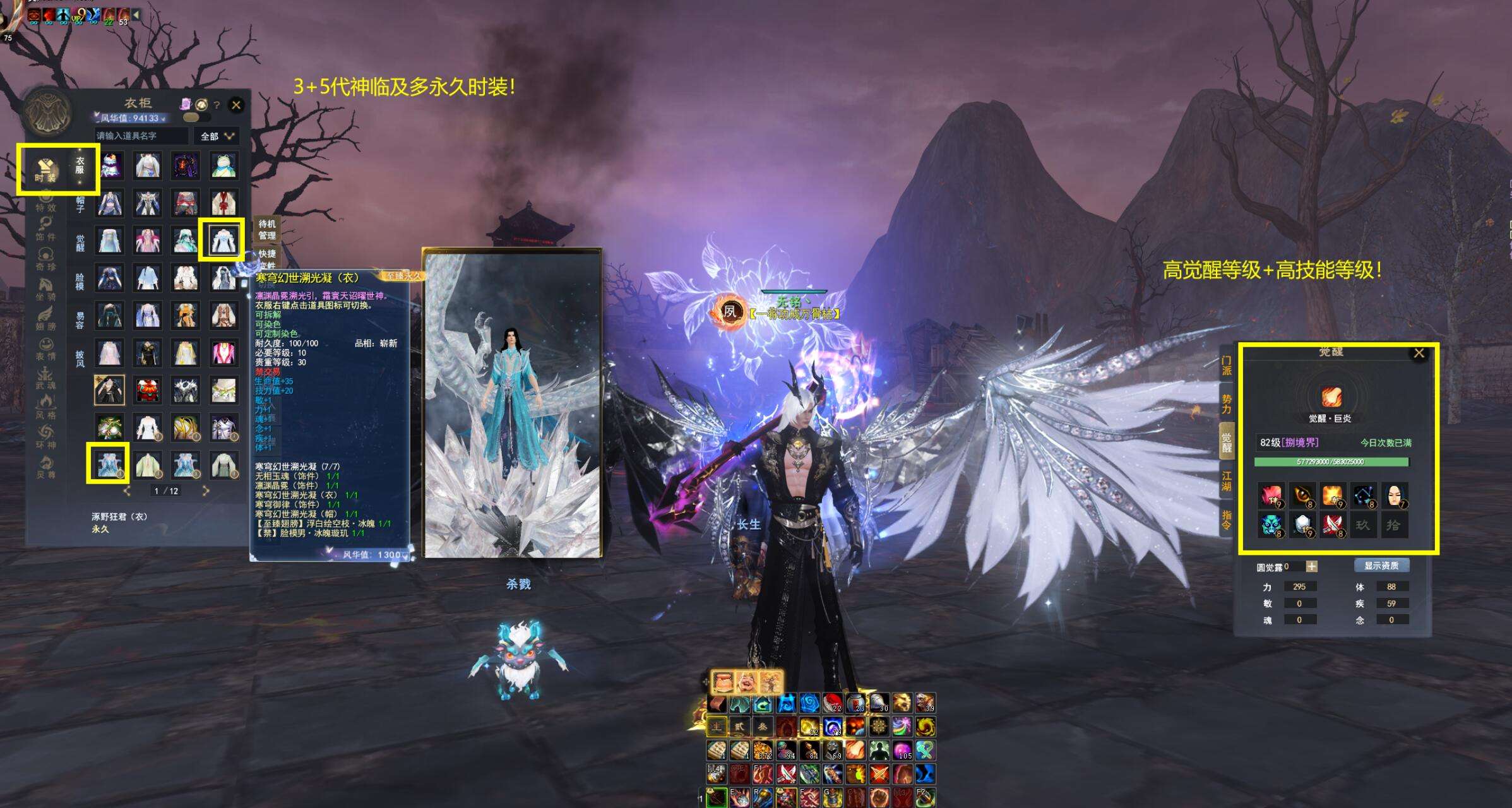
Task: Open the 坐骑 mount category
Action: click(45, 288)
